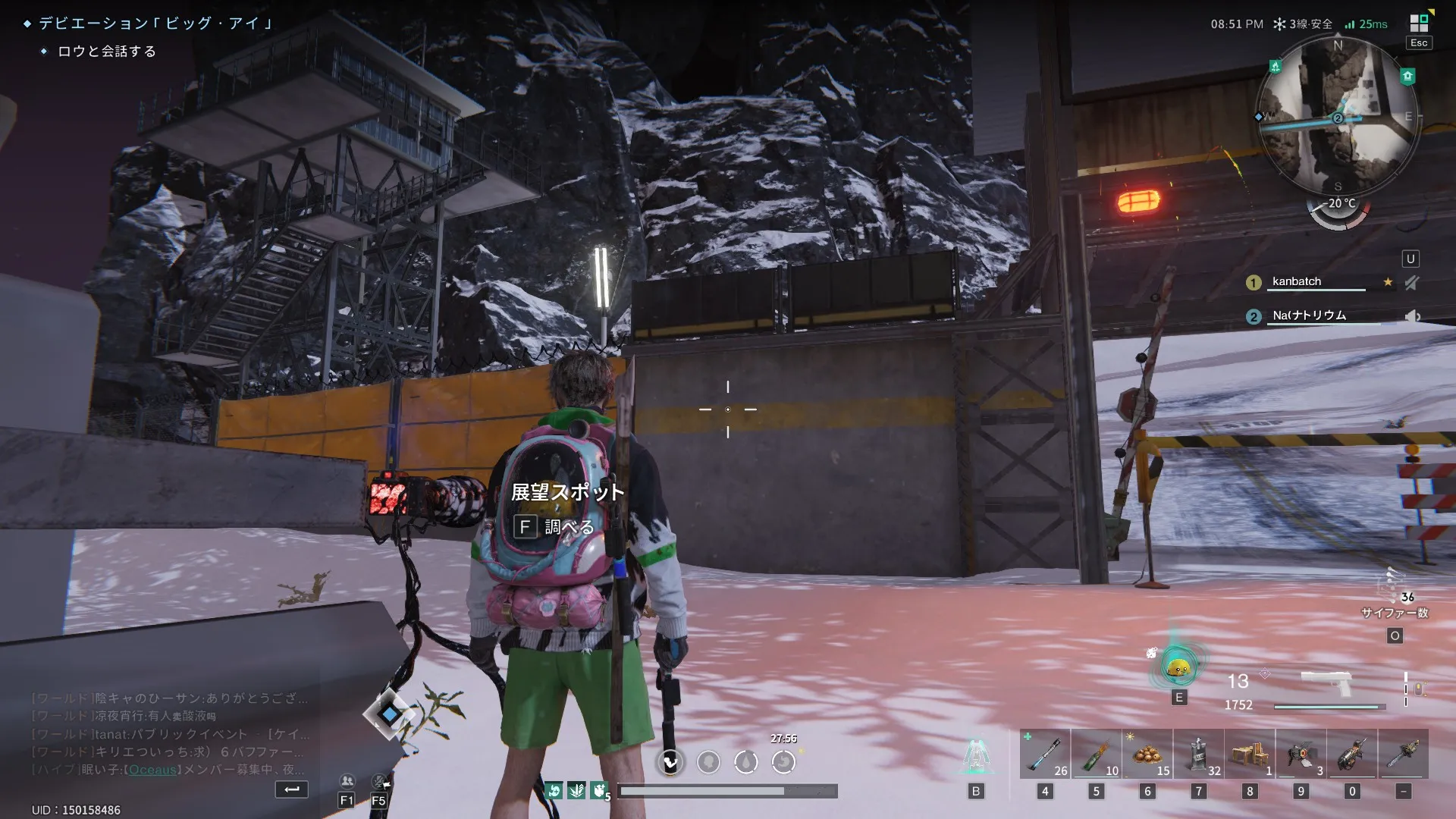Select the grey pouch hotbar slot
Image resolution: width=1456 pixels, height=819 pixels.
[x=1198, y=754]
